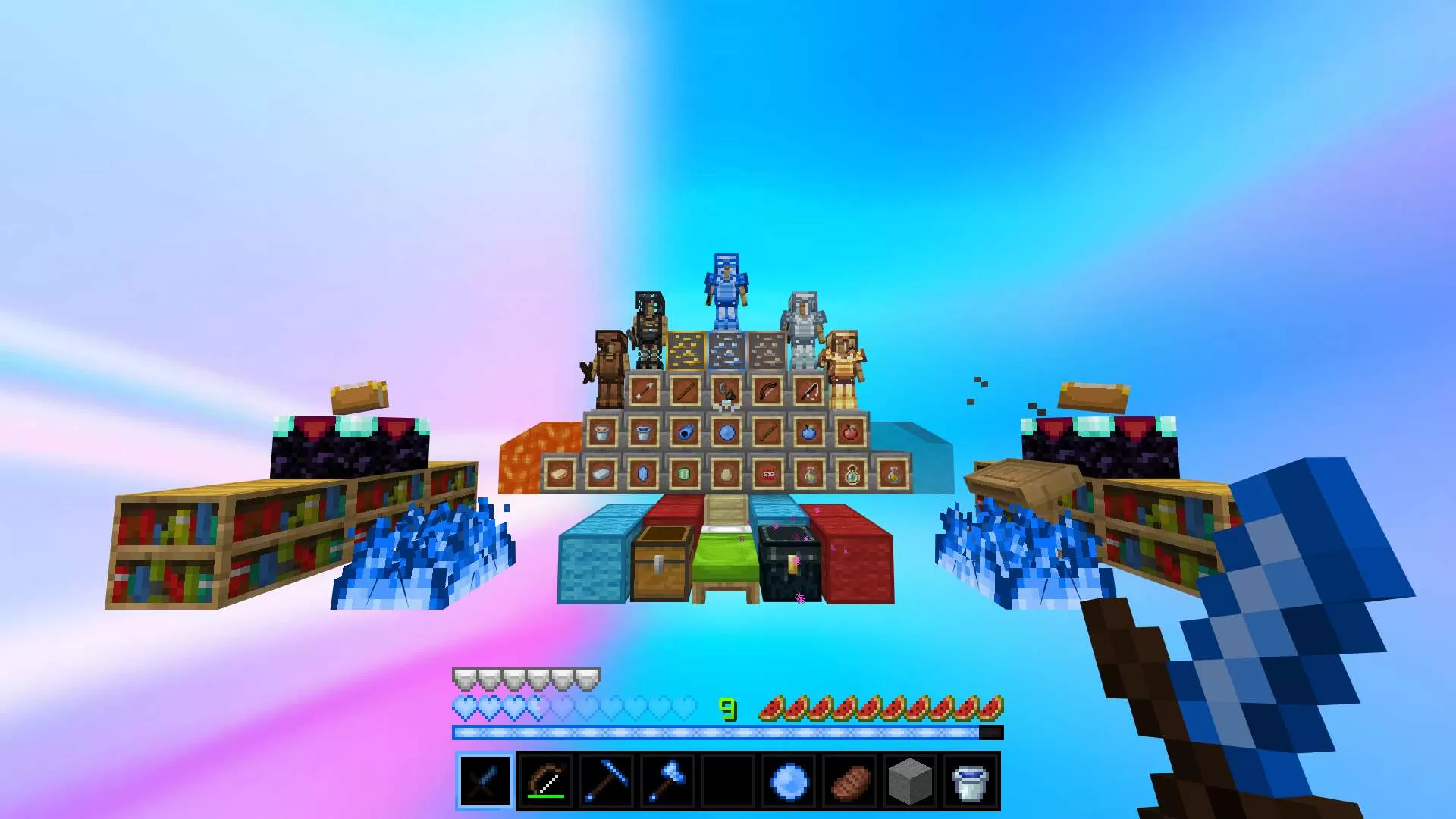The image size is (1456, 819).
Task: Click the TNT in its item frame
Action: pos(767,475)
